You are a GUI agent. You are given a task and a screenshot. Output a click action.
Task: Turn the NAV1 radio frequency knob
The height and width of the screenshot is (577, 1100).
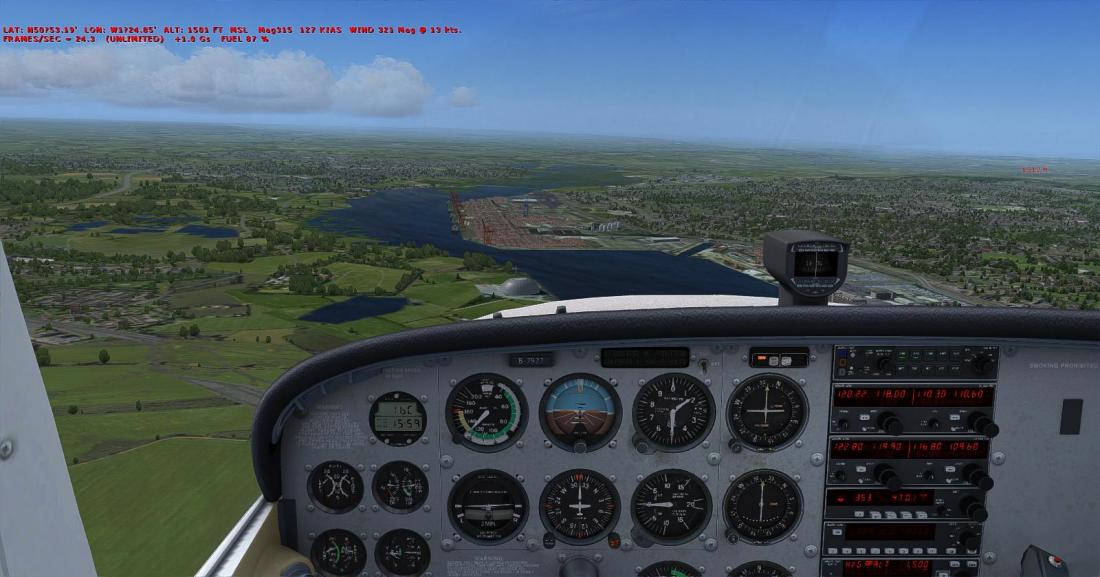click(984, 426)
